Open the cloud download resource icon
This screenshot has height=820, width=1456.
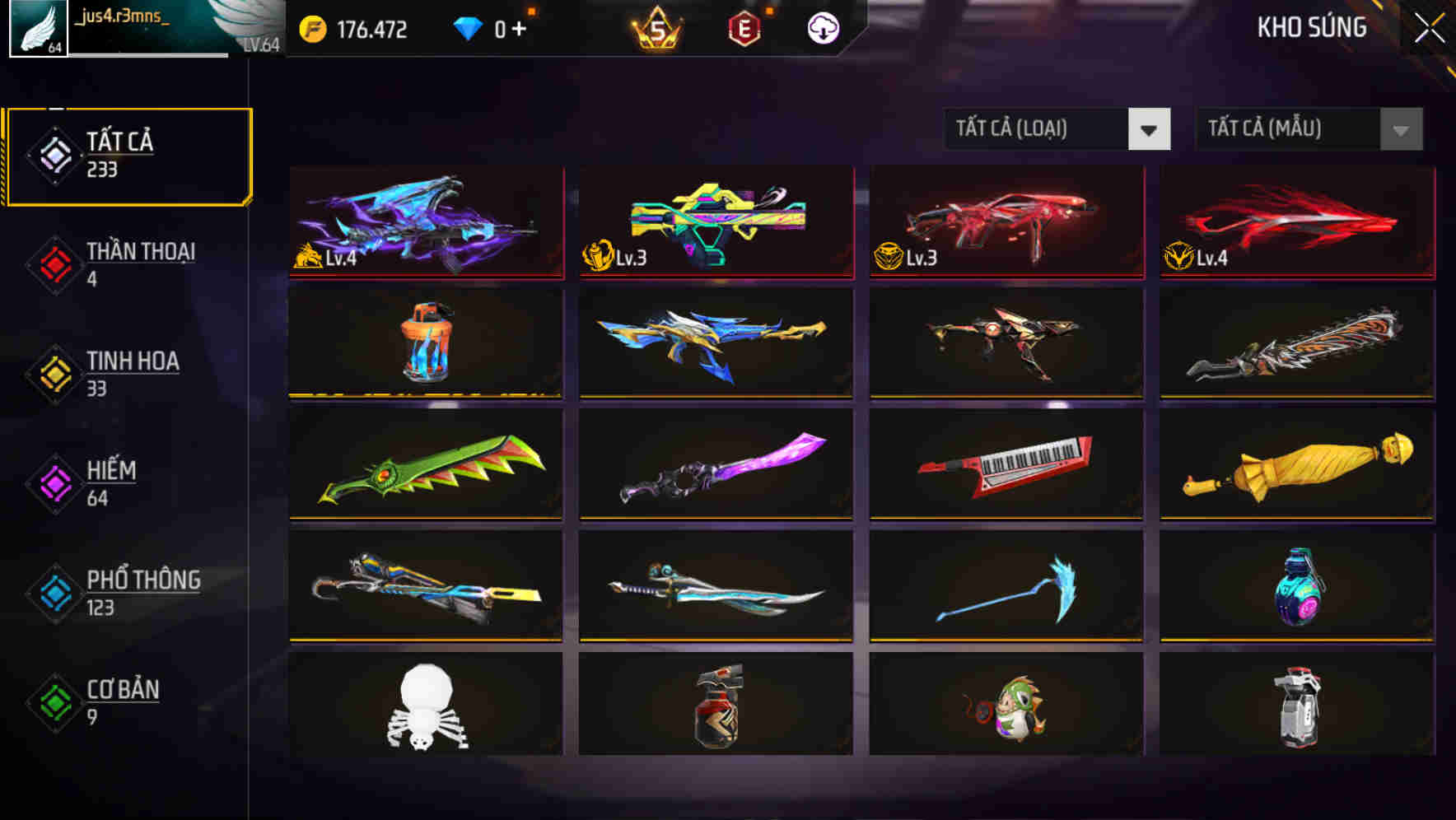[x=823, y=27]
